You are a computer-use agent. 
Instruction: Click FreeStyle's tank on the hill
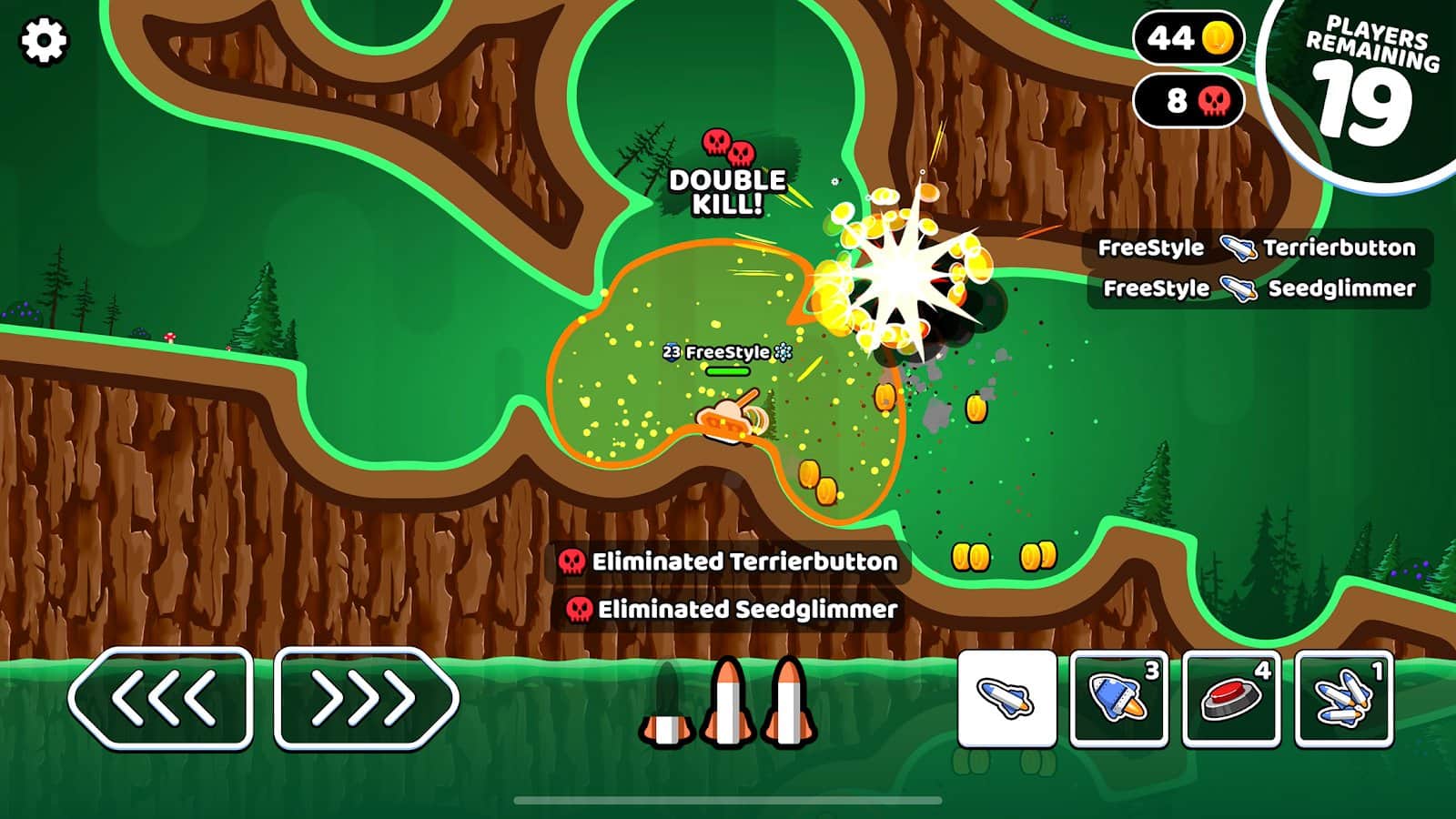point(728,421)
